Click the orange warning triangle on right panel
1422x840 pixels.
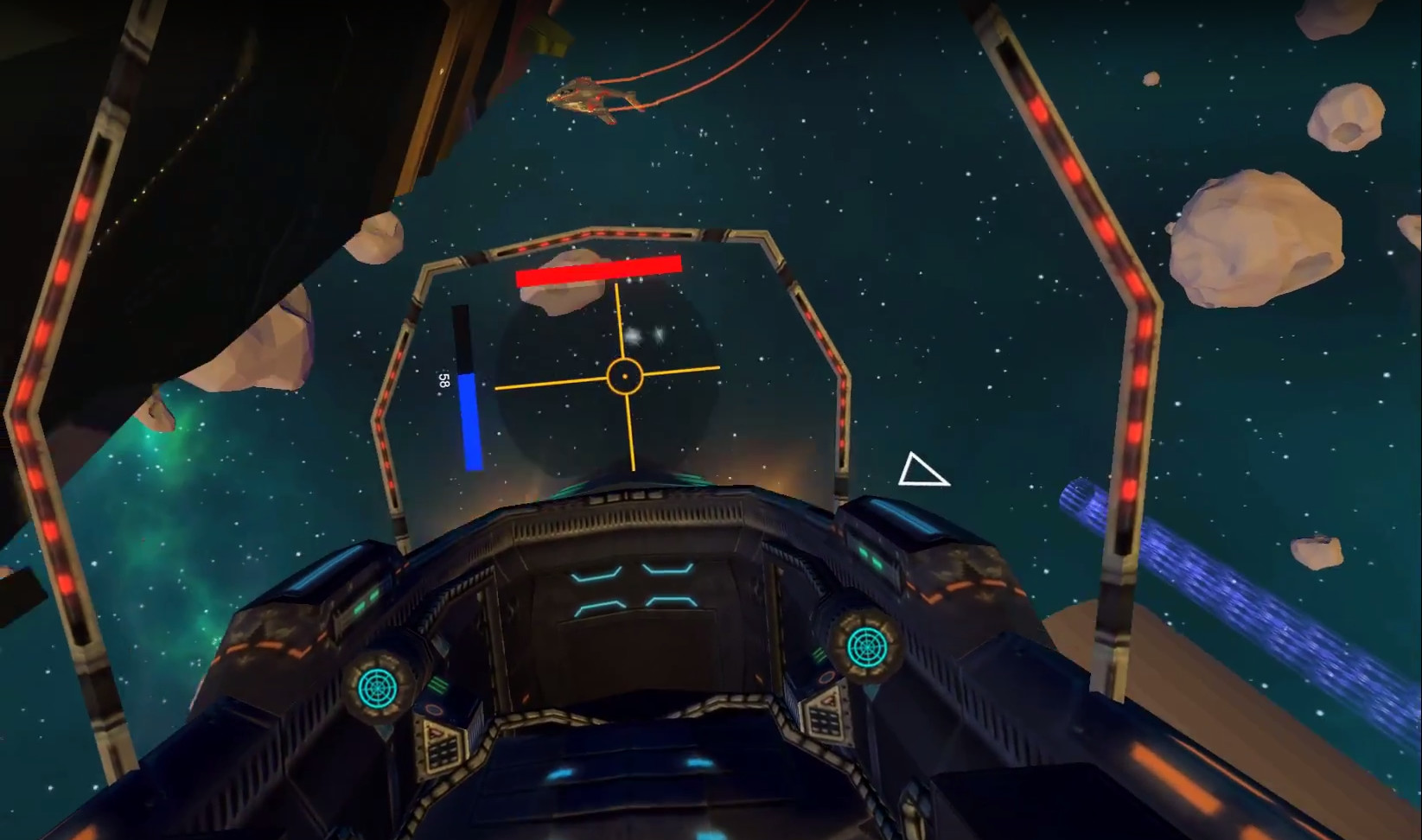[826, 701]
